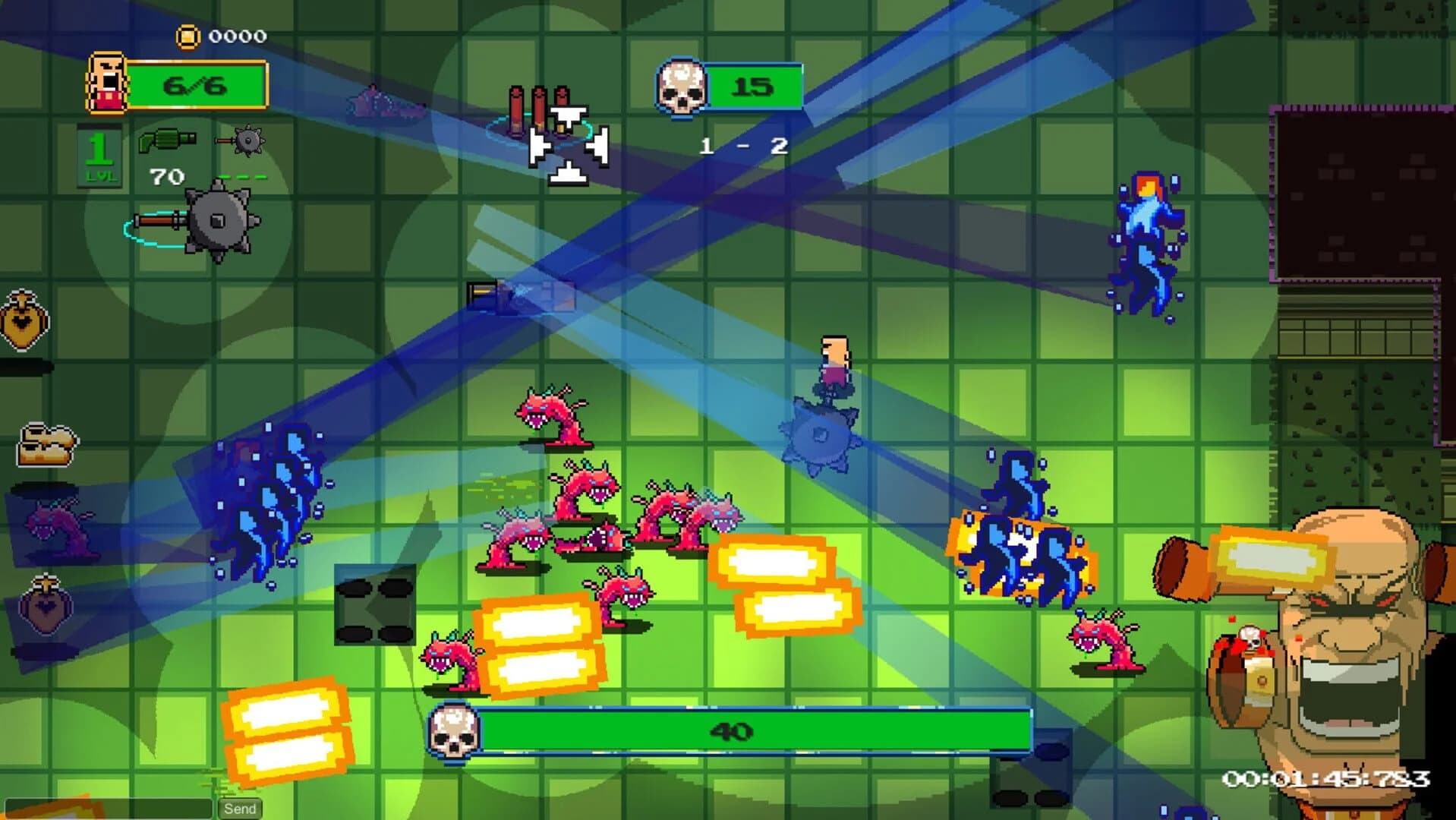Click inside the chat input field
Image resolution: width=1456 pixels, height=820 pixels.
click(106, 807)
